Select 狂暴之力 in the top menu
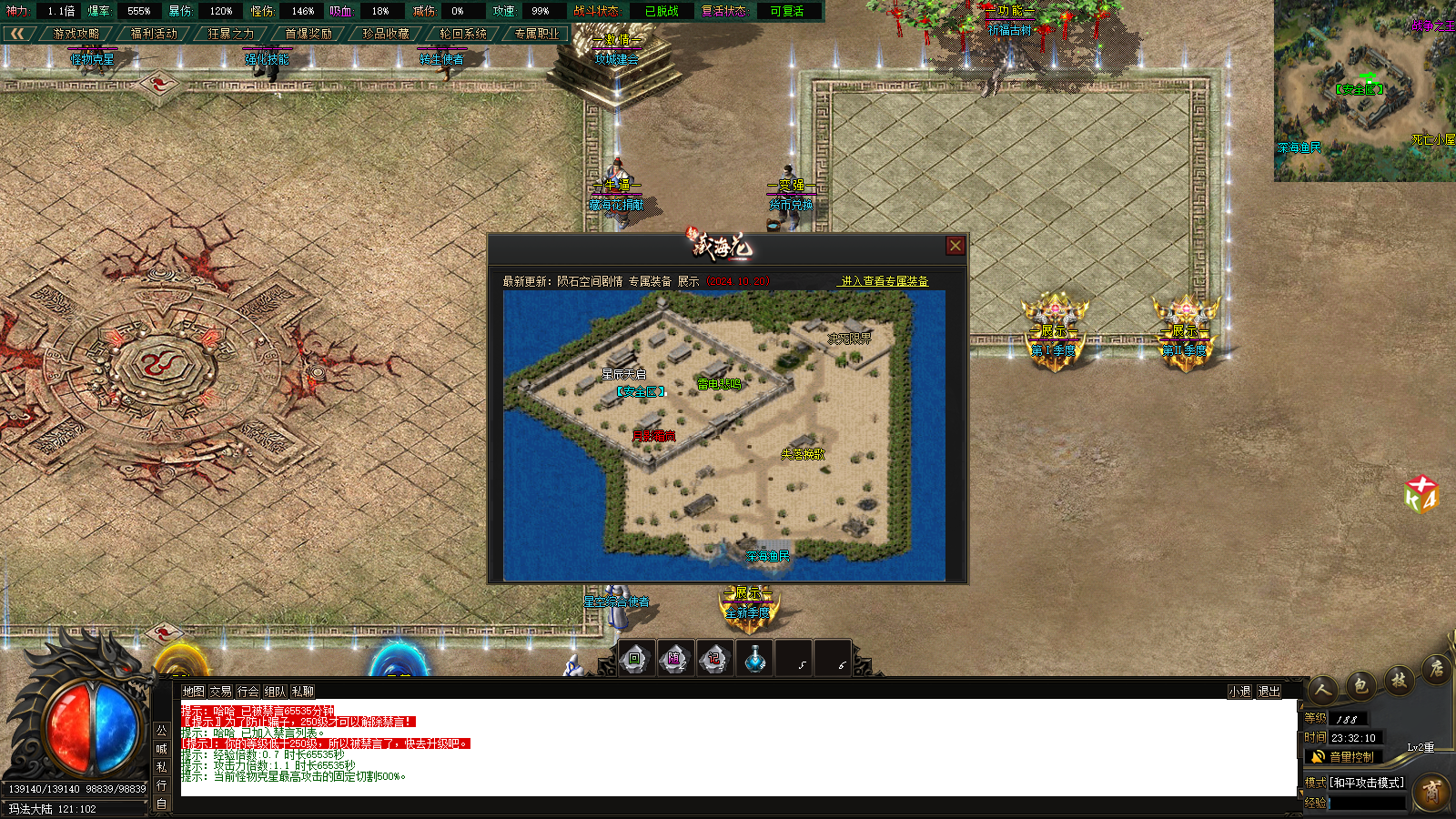Screen dimensions: 1456x819 (x=231, y=34)
